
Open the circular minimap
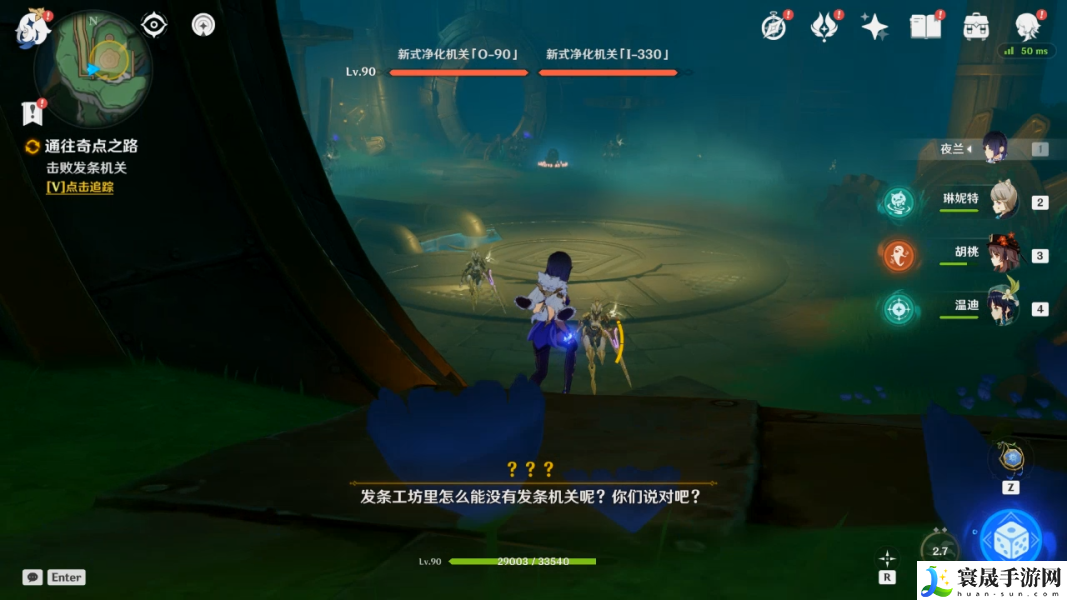tap(92, 68)
